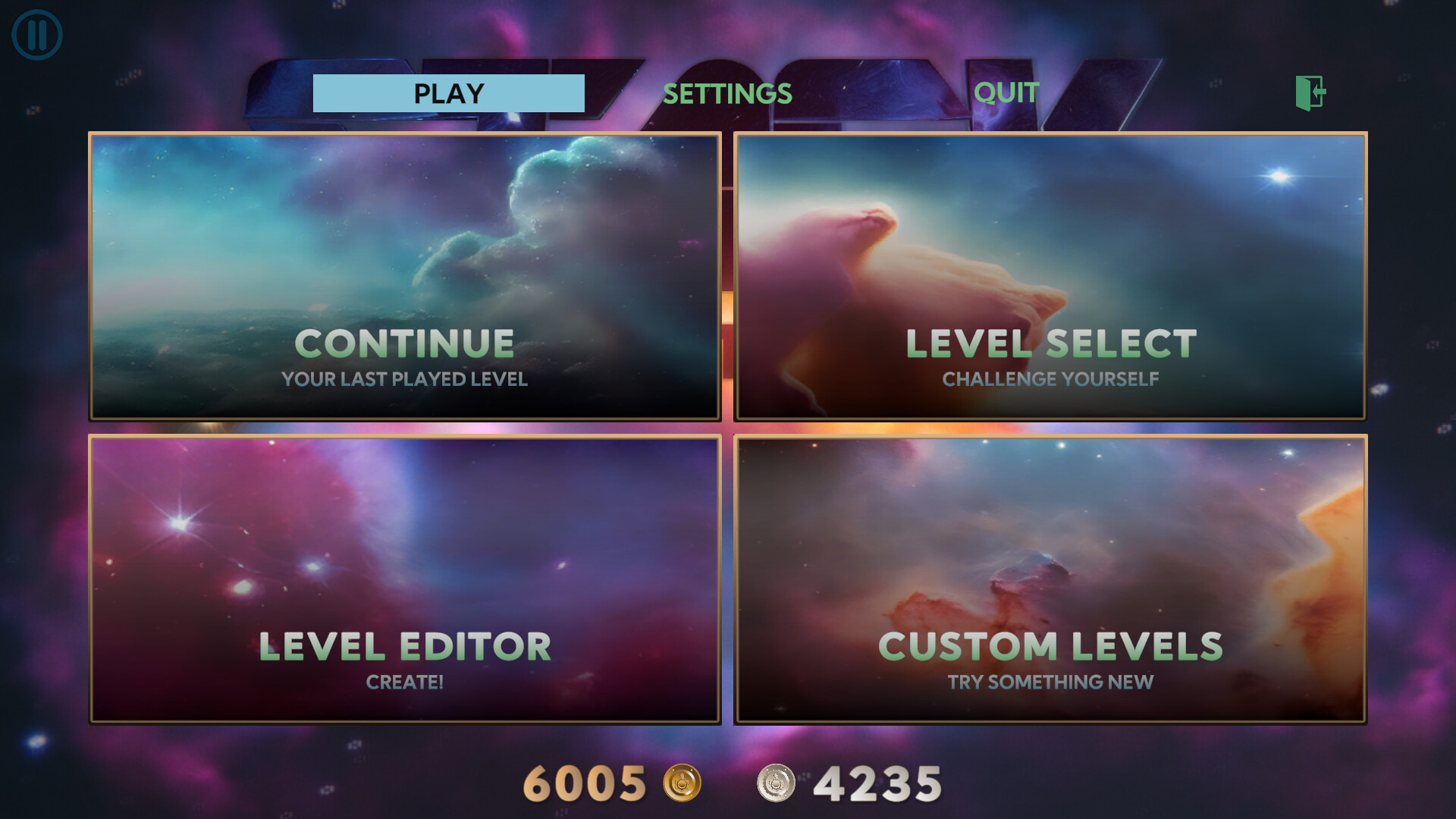Continue your last played level
The height and width of the screenshot is (819, 1456).
[x=405, y=343]
